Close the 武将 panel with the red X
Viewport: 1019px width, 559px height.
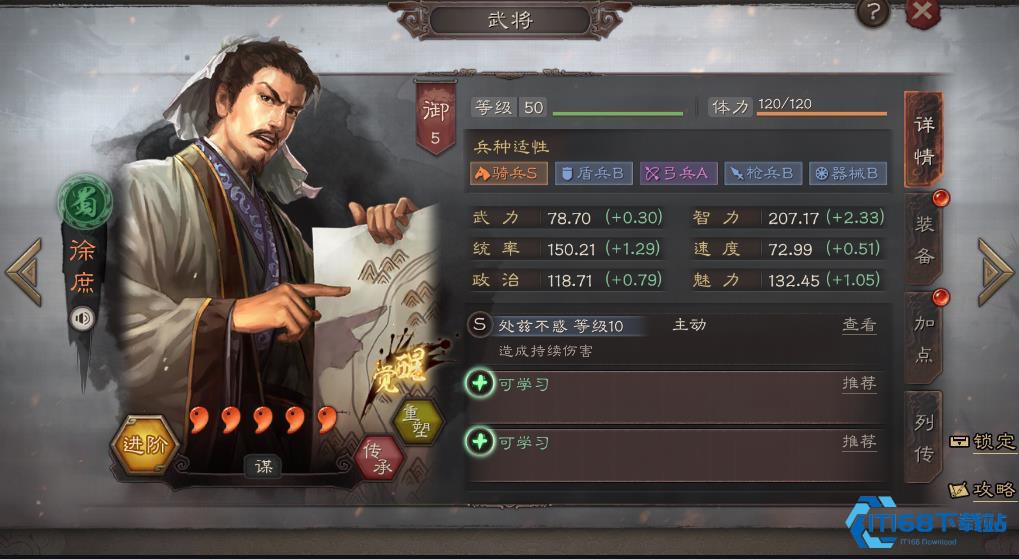coord(923,12)
